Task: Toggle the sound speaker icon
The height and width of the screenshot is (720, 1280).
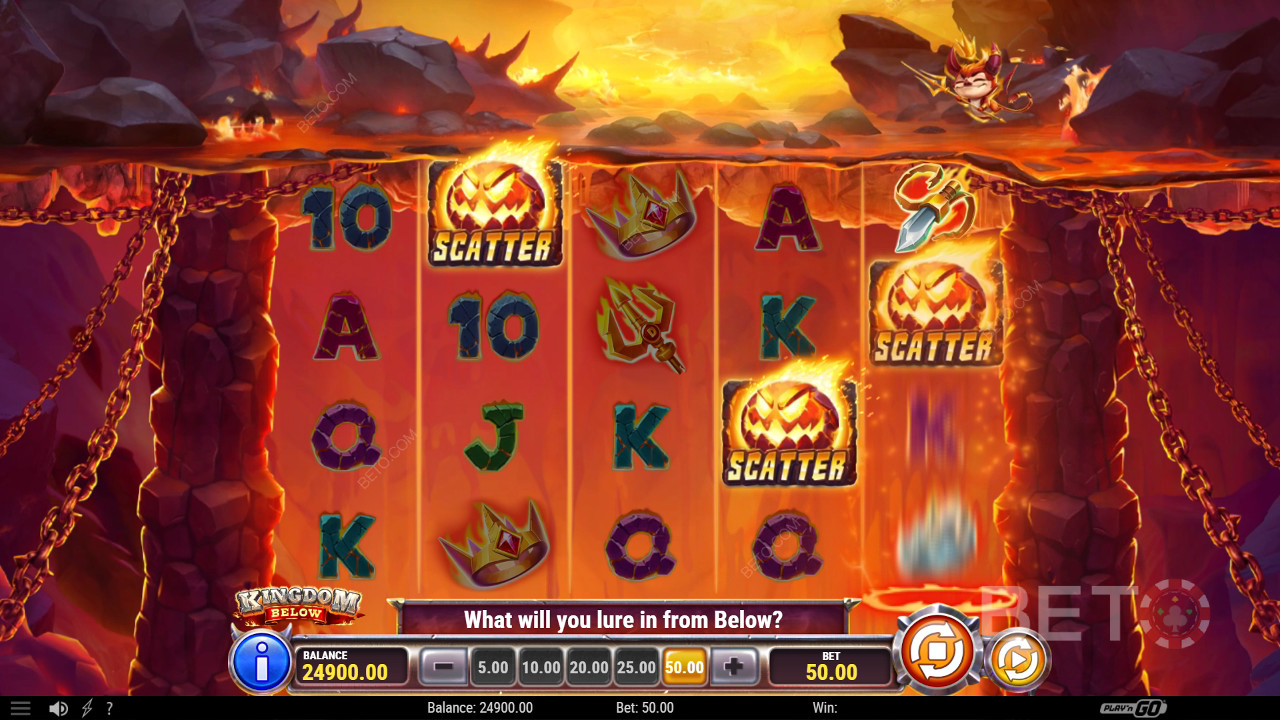Action: point(58,708)
